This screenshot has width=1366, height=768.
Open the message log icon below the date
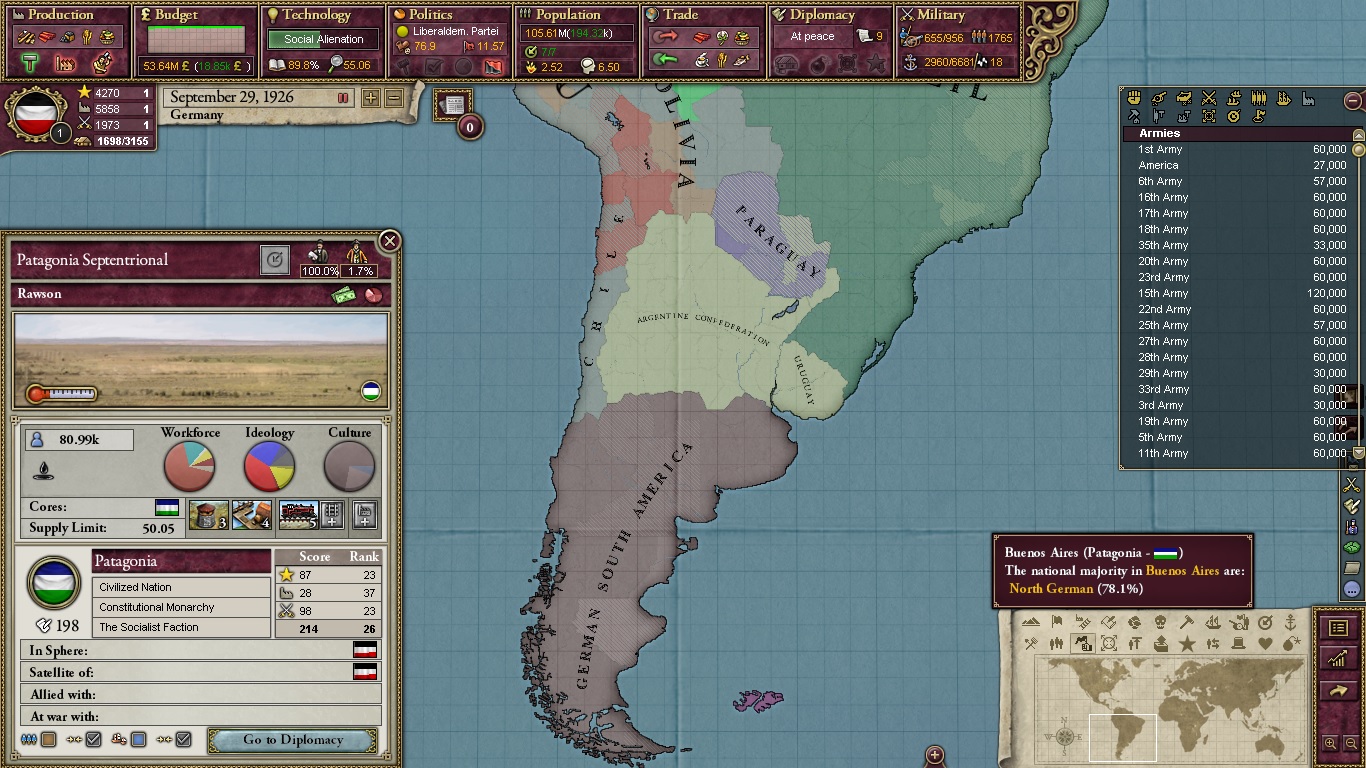click(x=452, y=103)
